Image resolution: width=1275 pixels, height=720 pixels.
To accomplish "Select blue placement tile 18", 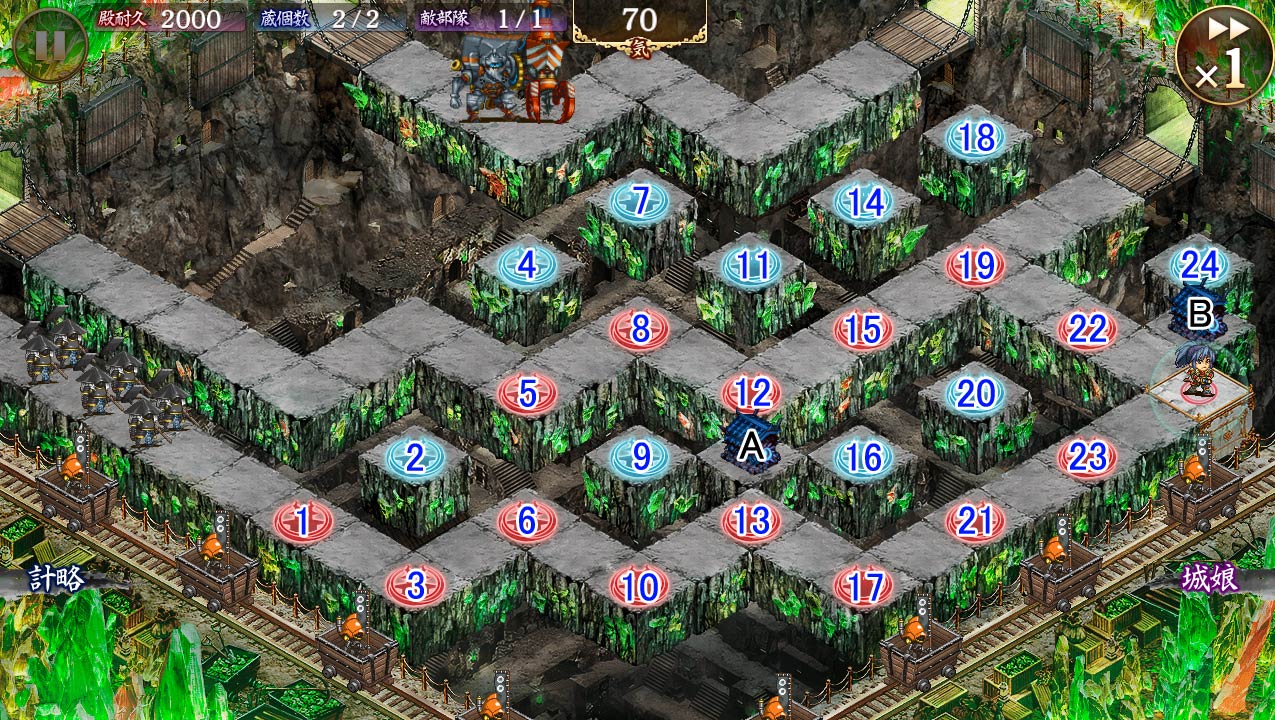I will pos(975,138).
